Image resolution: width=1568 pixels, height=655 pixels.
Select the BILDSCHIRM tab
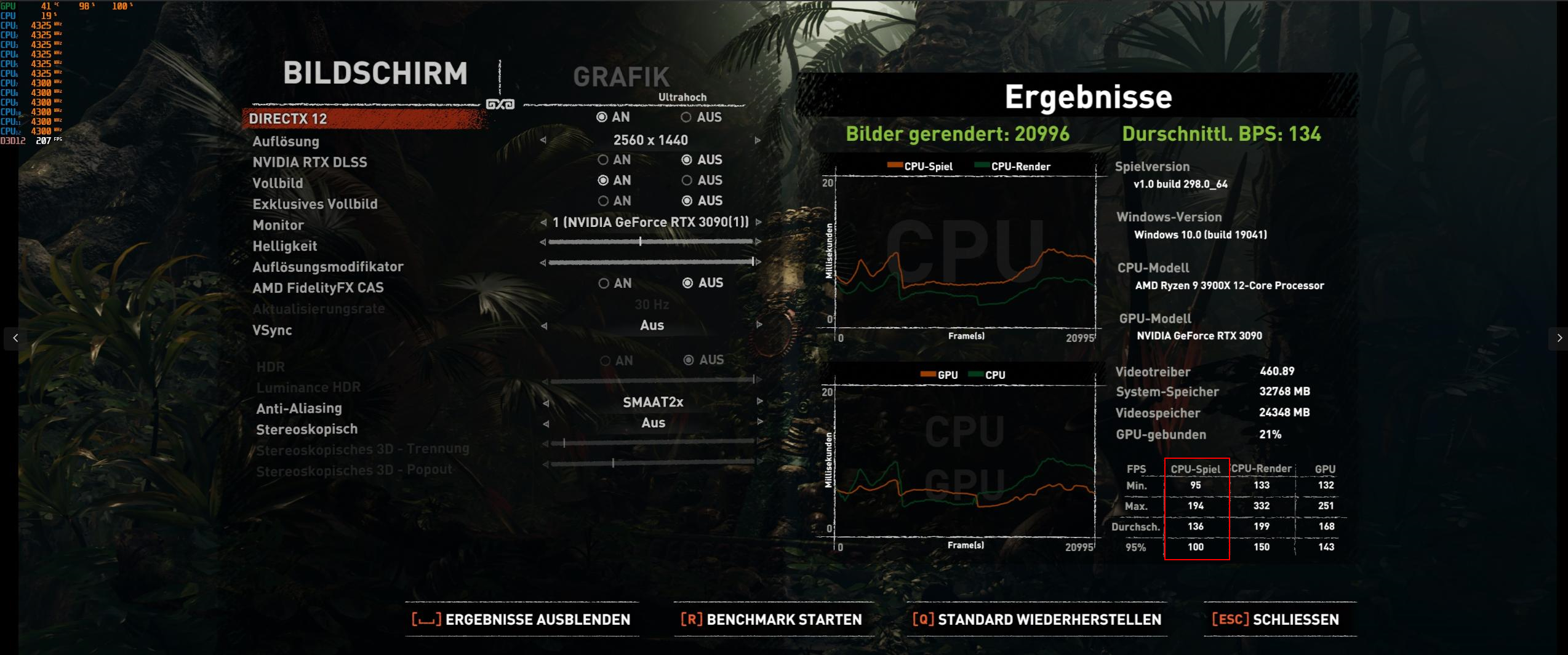(376, 74)
